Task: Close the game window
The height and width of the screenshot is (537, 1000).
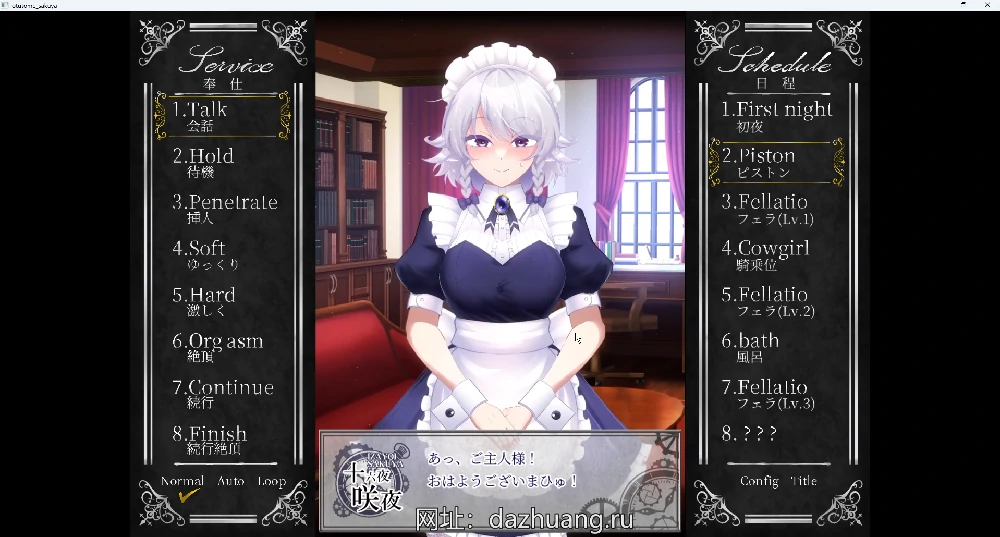Action: pyautogui.click(x=988, y=5)
